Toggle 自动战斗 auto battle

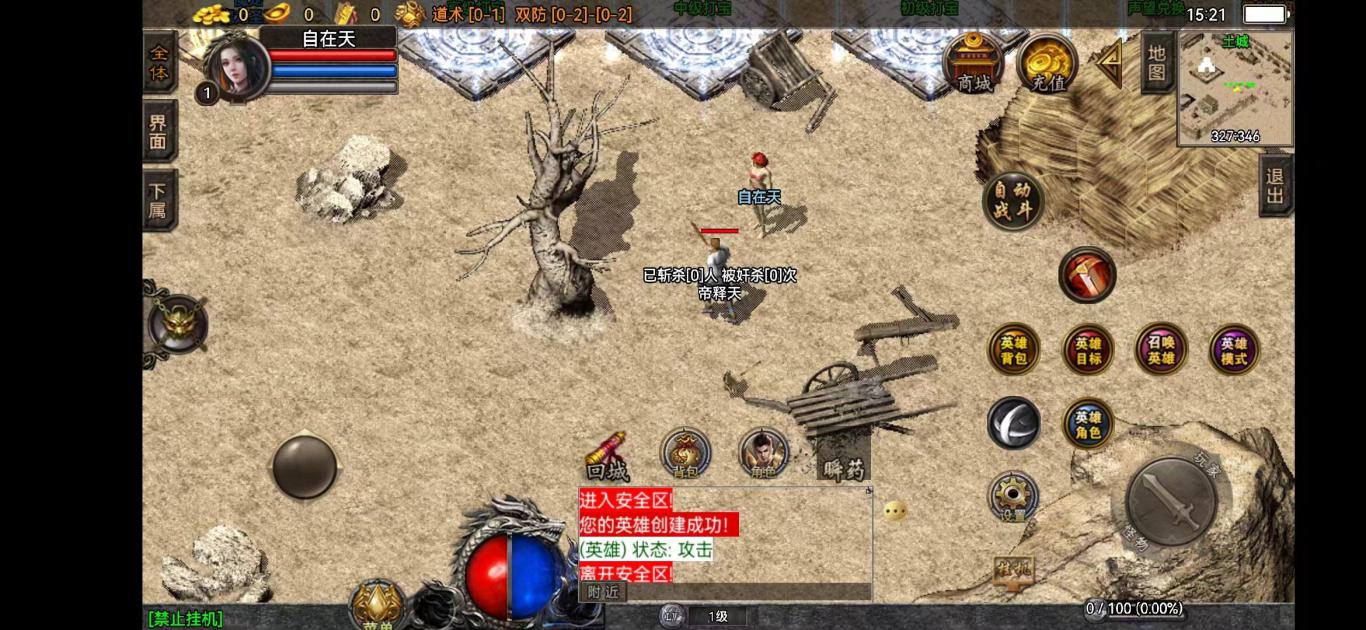[1013, 201]
